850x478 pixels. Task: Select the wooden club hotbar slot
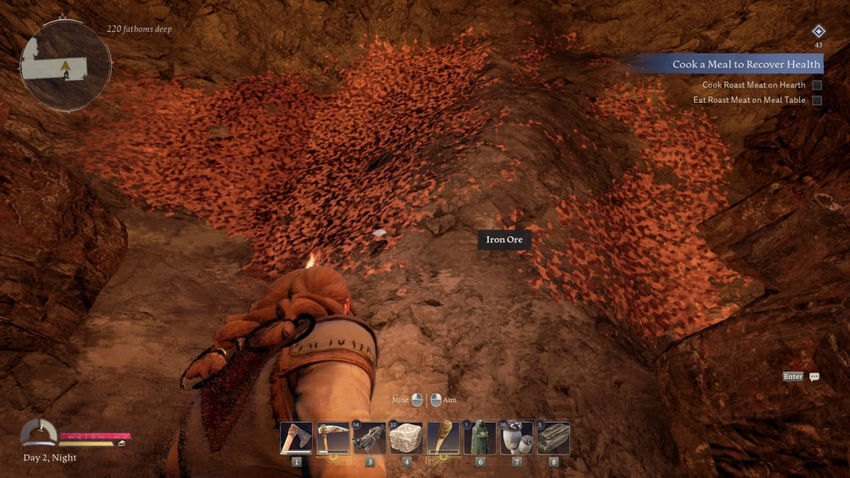click(x=443, y=438)
